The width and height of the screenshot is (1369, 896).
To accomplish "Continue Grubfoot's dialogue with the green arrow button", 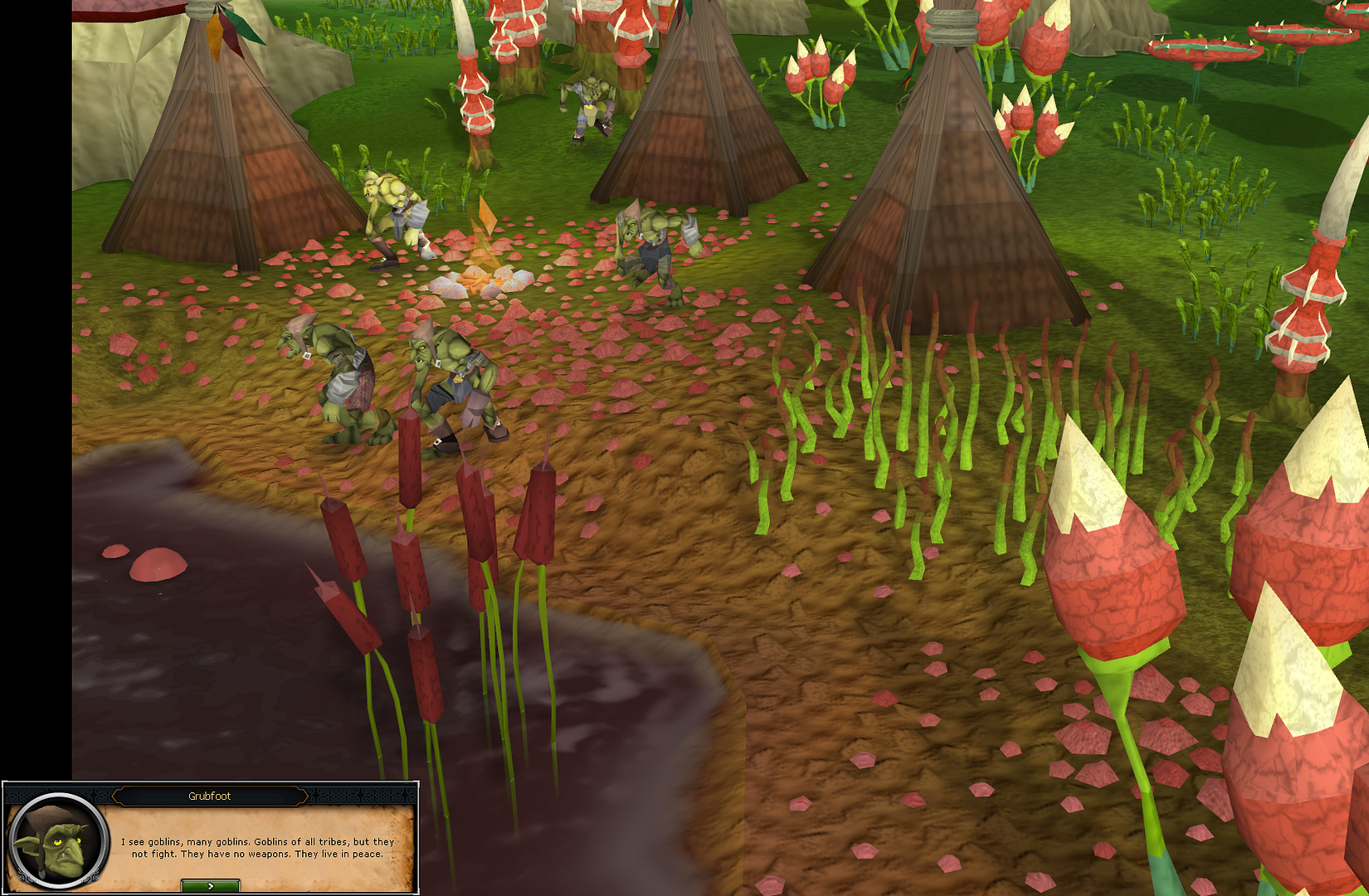I will coord(211,886).
